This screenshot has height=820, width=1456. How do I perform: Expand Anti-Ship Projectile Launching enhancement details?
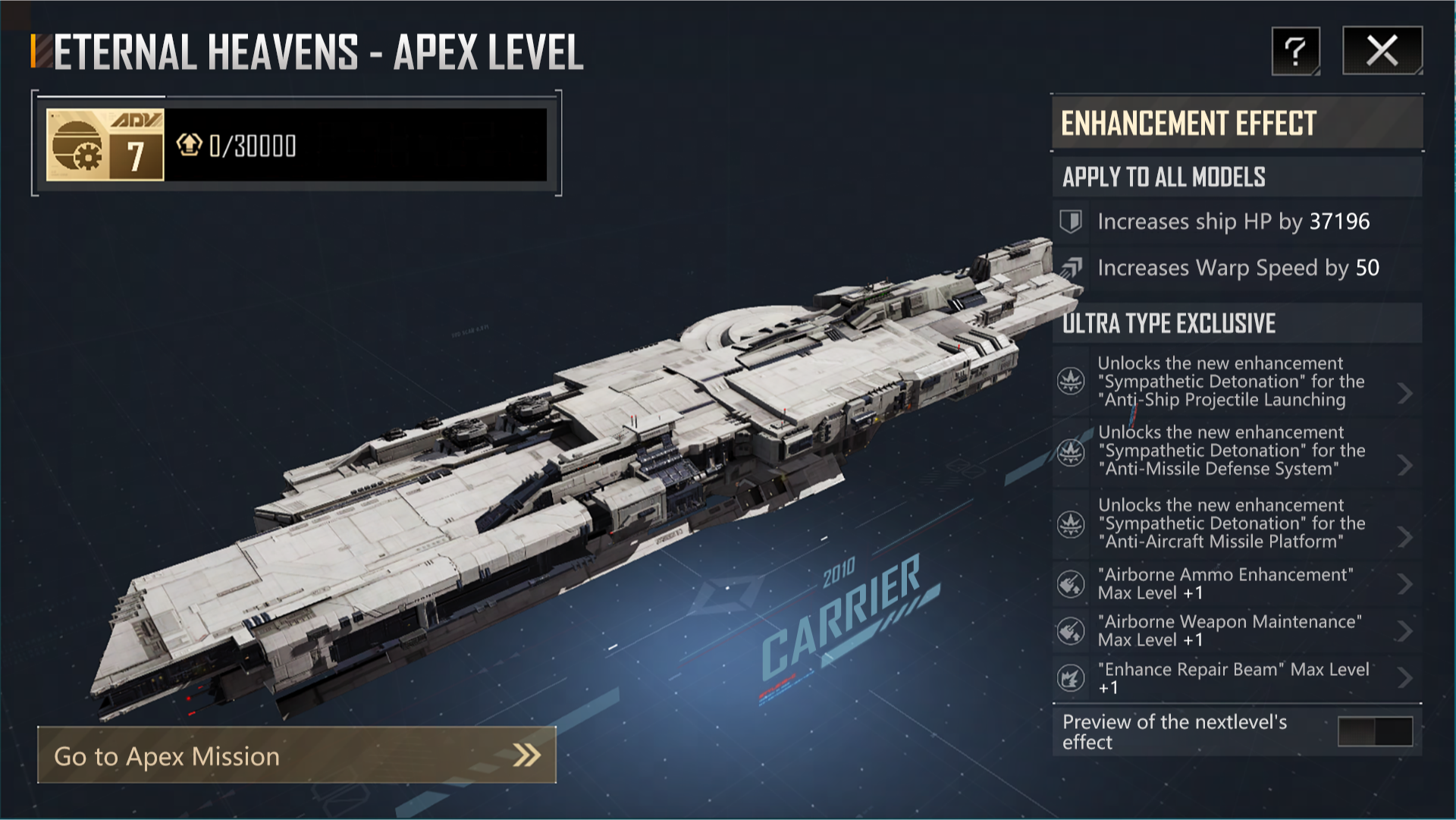tap(1404, 393)
